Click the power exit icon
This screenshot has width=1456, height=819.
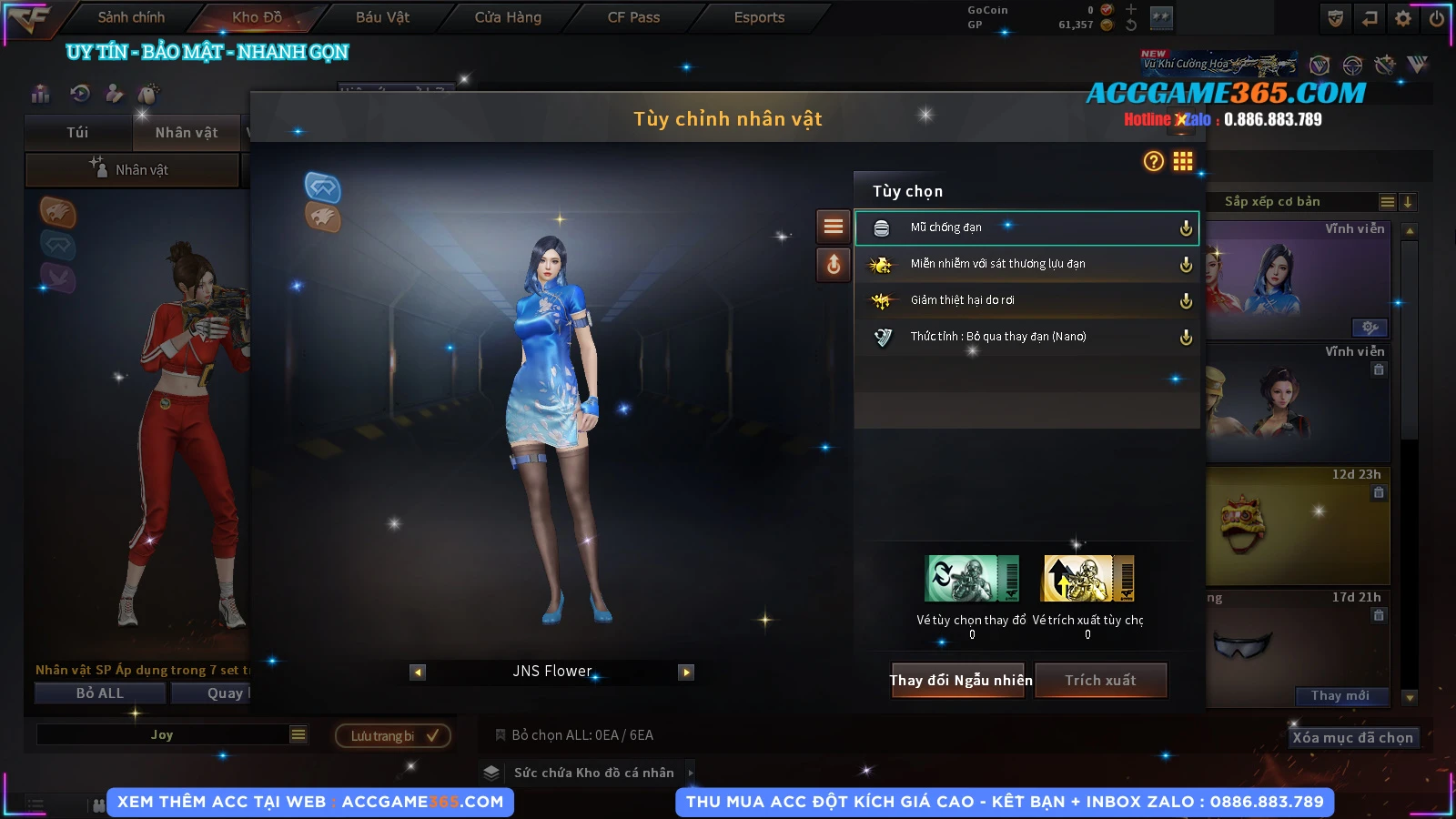point(1437,18)
